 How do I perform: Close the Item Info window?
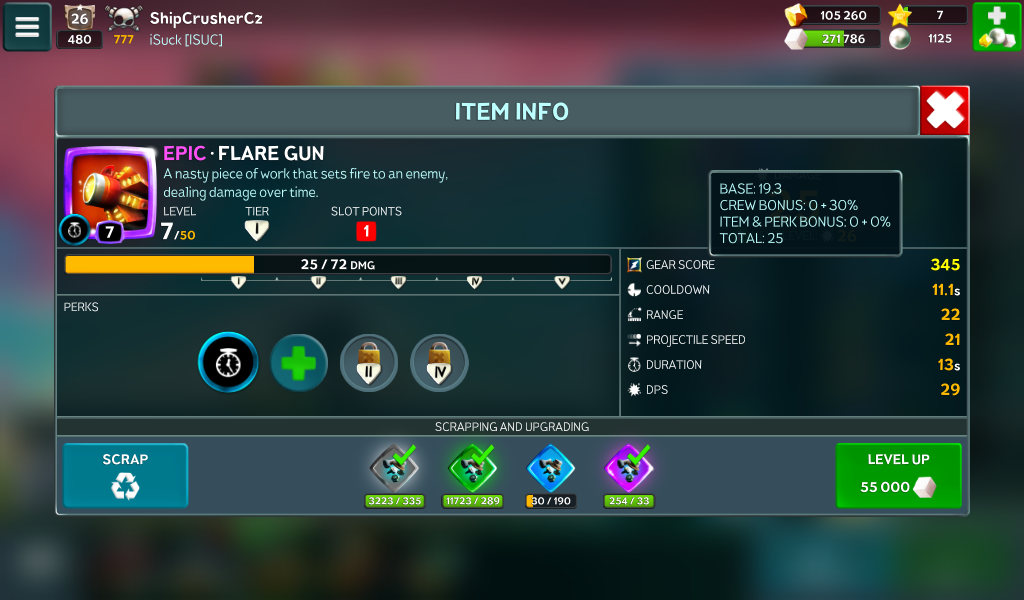(x=944, y=110)
